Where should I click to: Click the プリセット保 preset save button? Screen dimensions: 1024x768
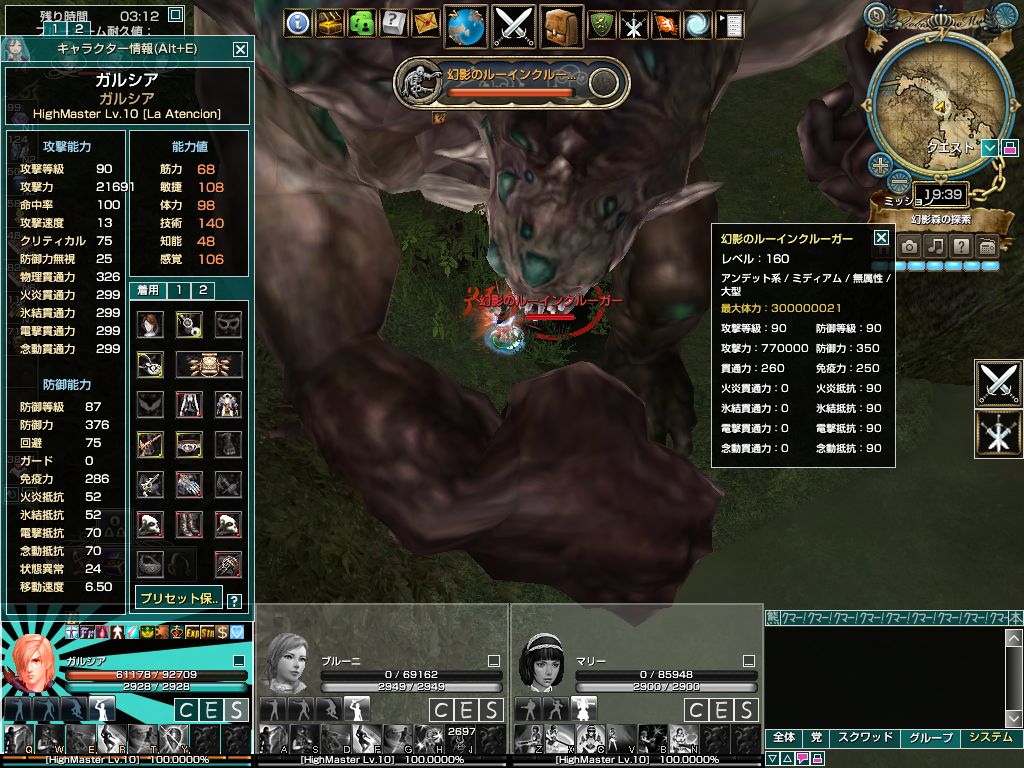pos(179,598)
